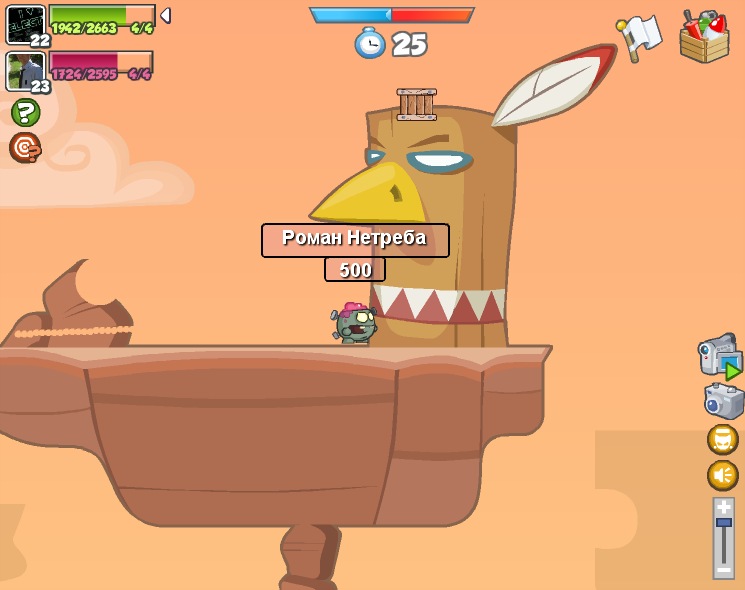745x590 pixels.
Task: Open the weapon crate arsenal
Action: click(x=704, y=38)
